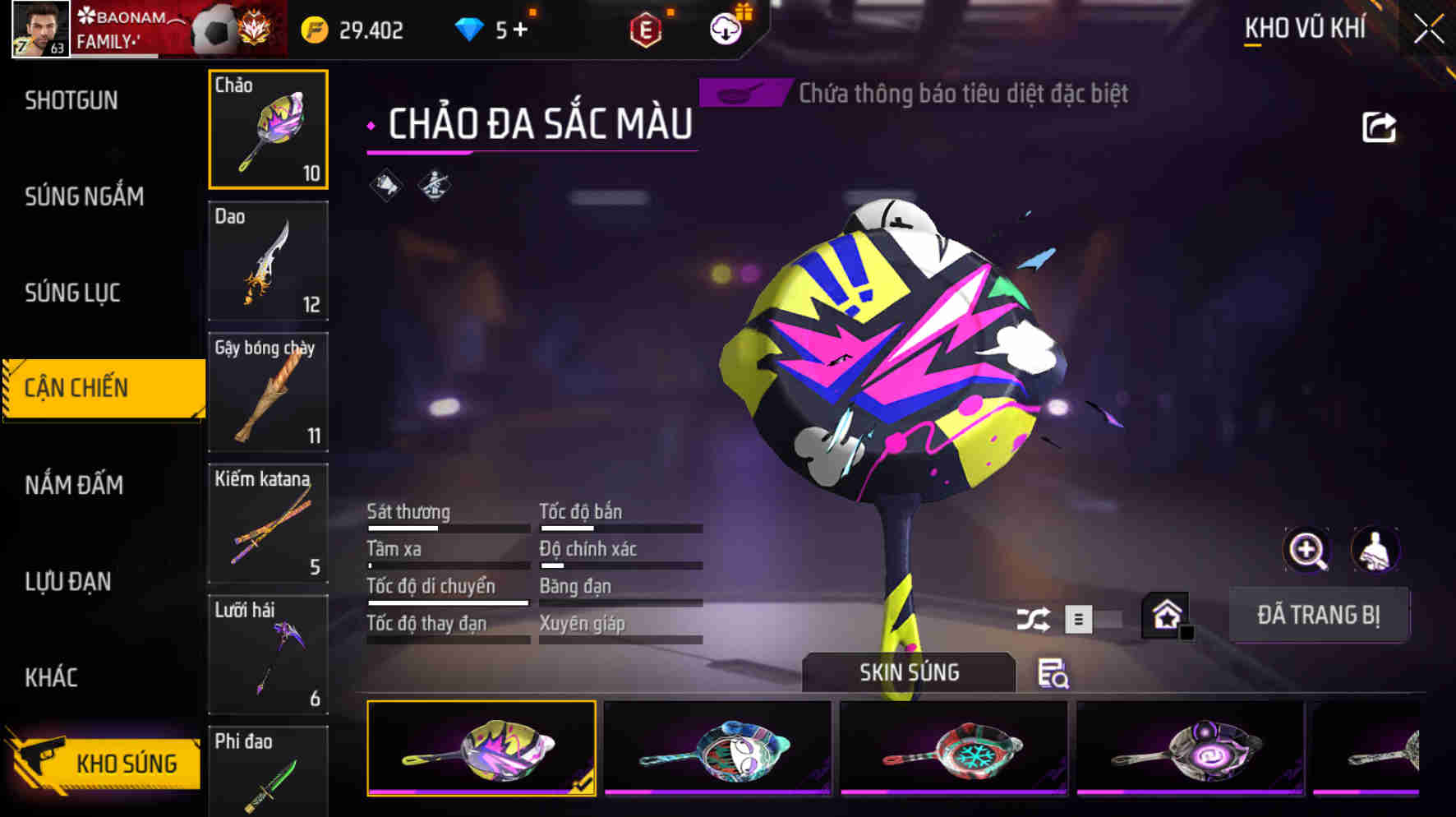Open the E badge icon in top bar

pyautogui.click(x=644, y=27)
